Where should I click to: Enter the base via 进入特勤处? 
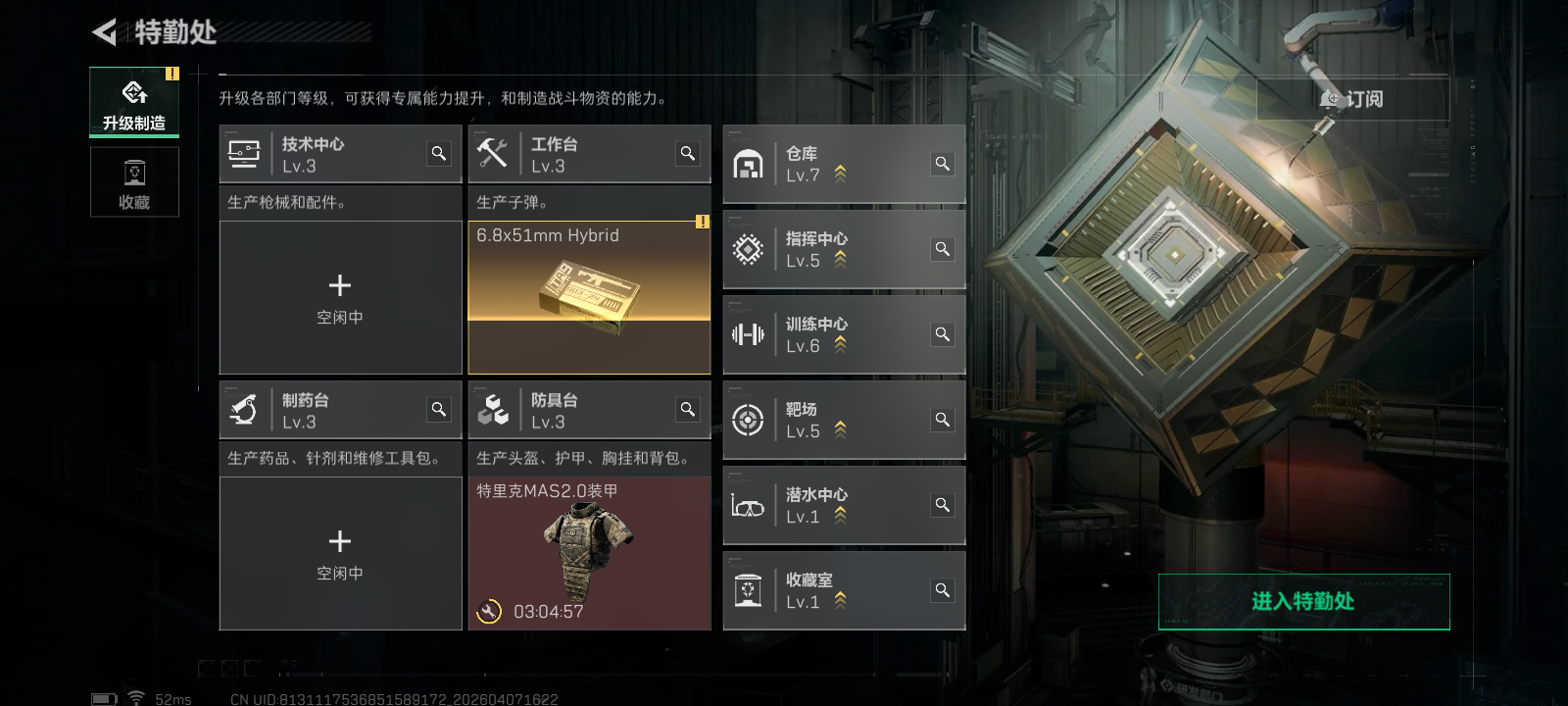point(1303,601)
